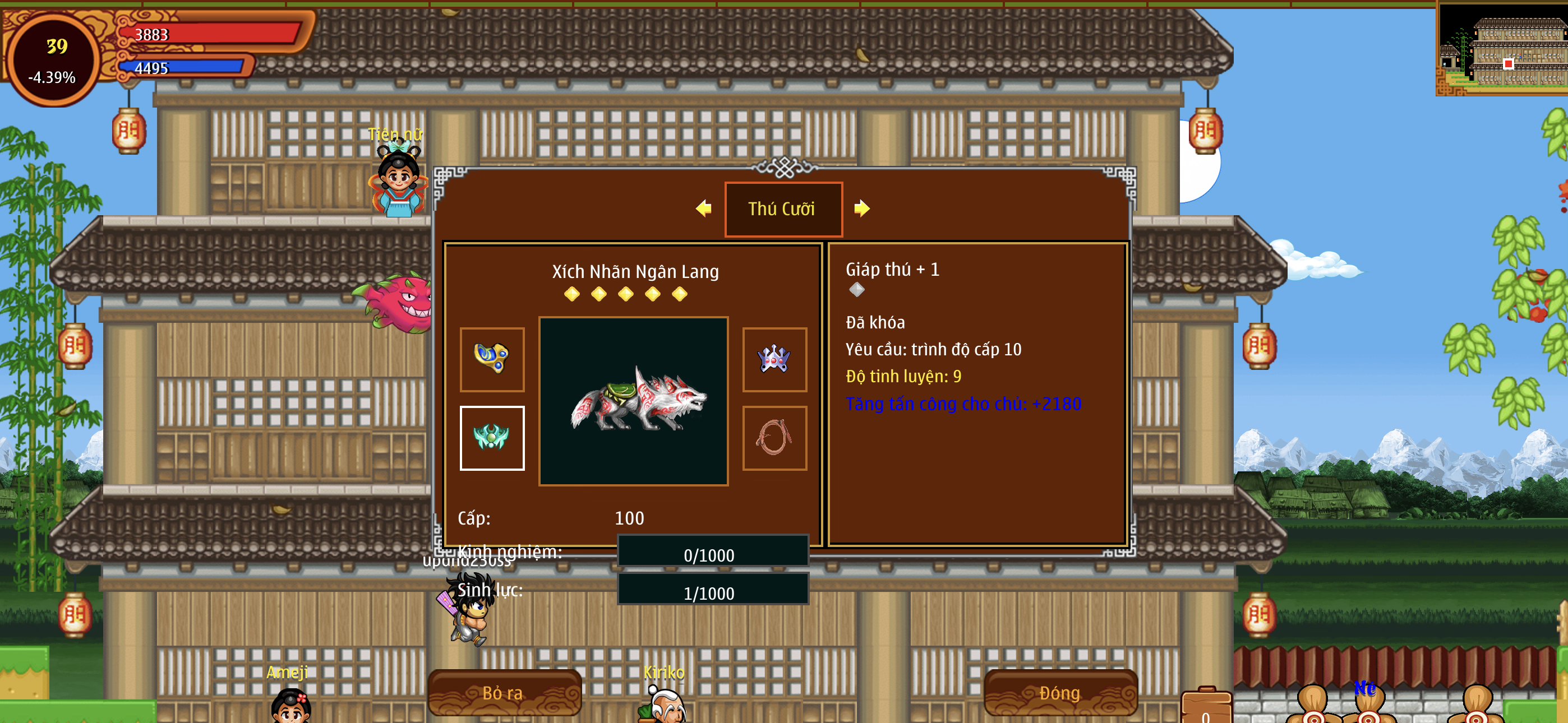Screen dimensions: 1568x723
Task: Click the Xích Nhãn Ngân Lang mount portrait
Action: tap(633, 400)
